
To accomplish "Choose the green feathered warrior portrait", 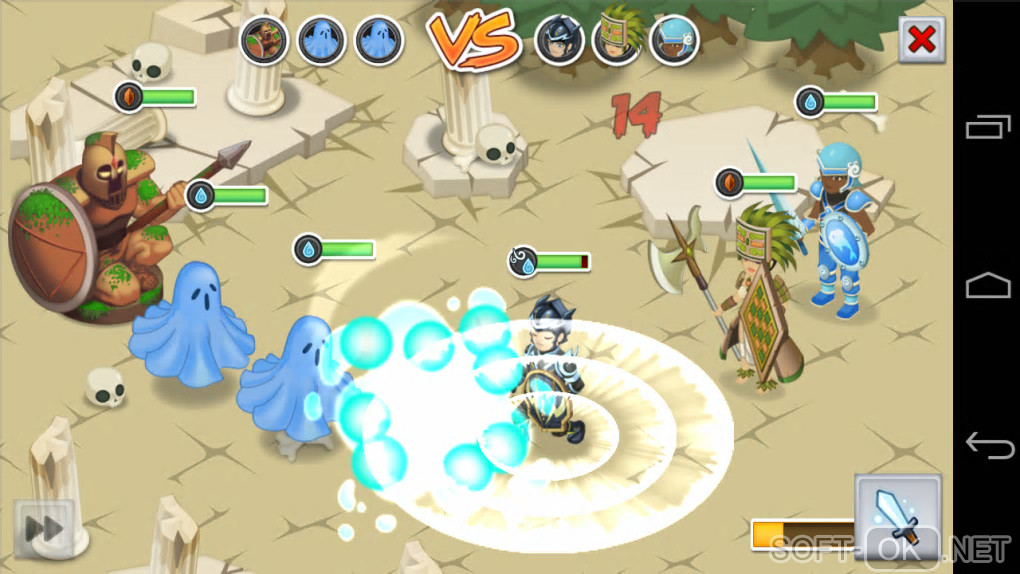I will (x=616, y=41).
